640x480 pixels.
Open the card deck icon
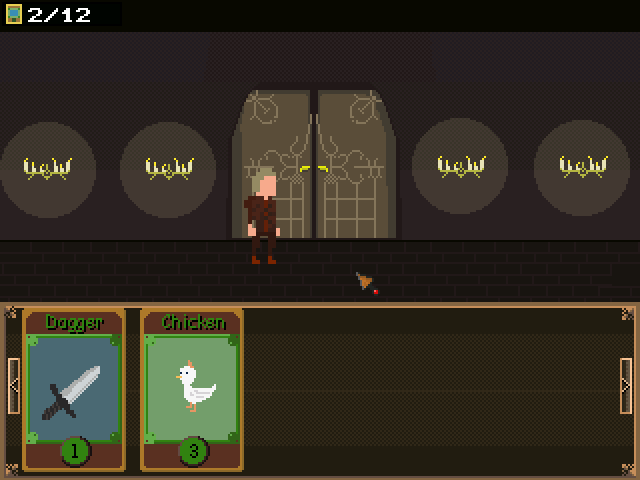pos(14,14)
